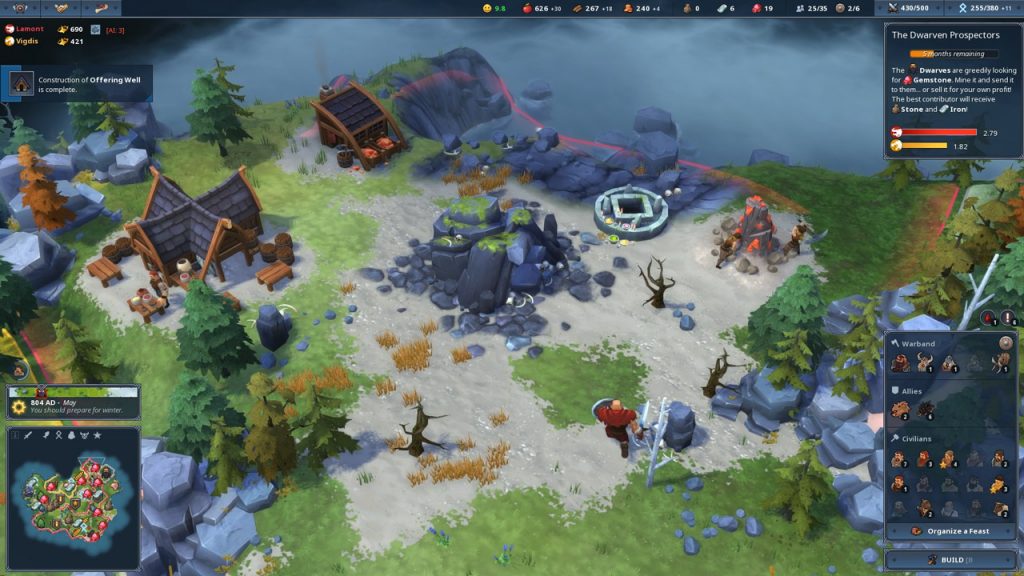Open the Lore counter showing 255/380
Screen dimensions: 1024x576
click(984, 8)
